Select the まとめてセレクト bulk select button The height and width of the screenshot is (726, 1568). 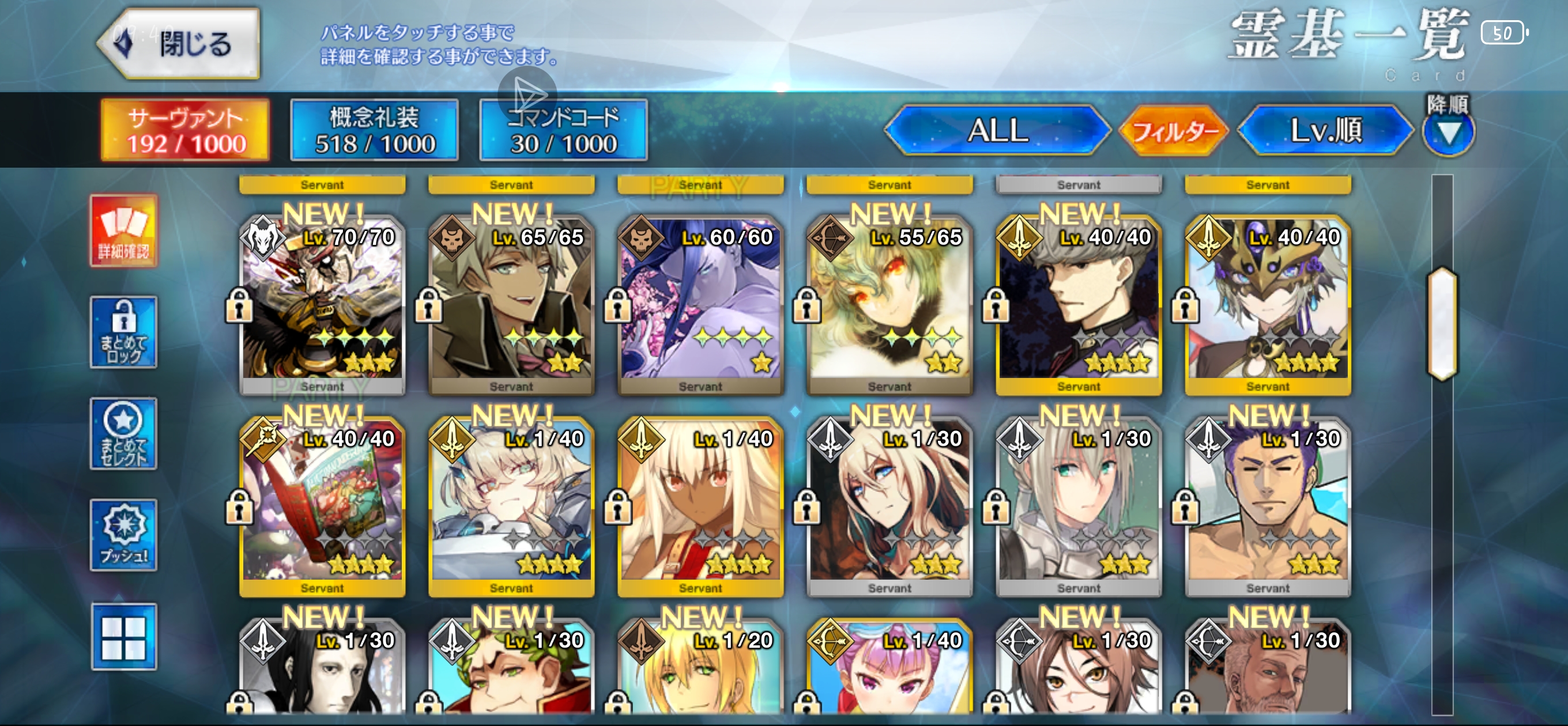(x=124, y=433)
